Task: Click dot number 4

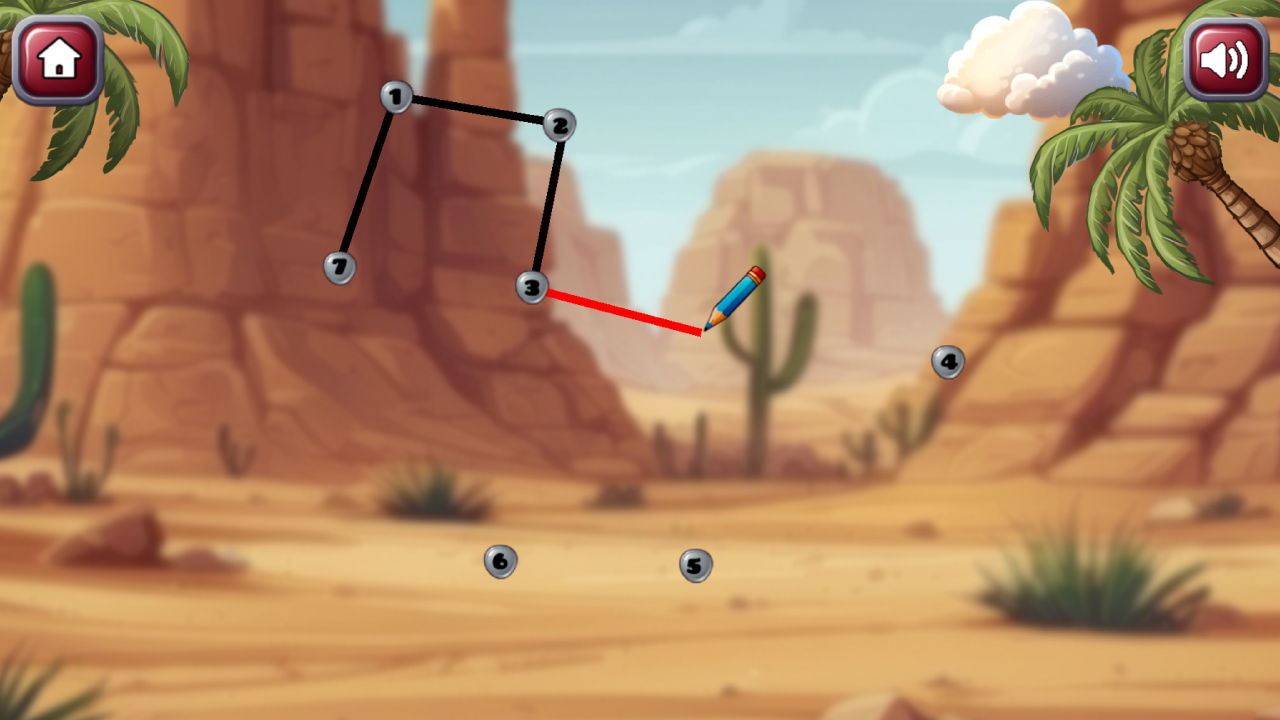Action: pos(946,363)
